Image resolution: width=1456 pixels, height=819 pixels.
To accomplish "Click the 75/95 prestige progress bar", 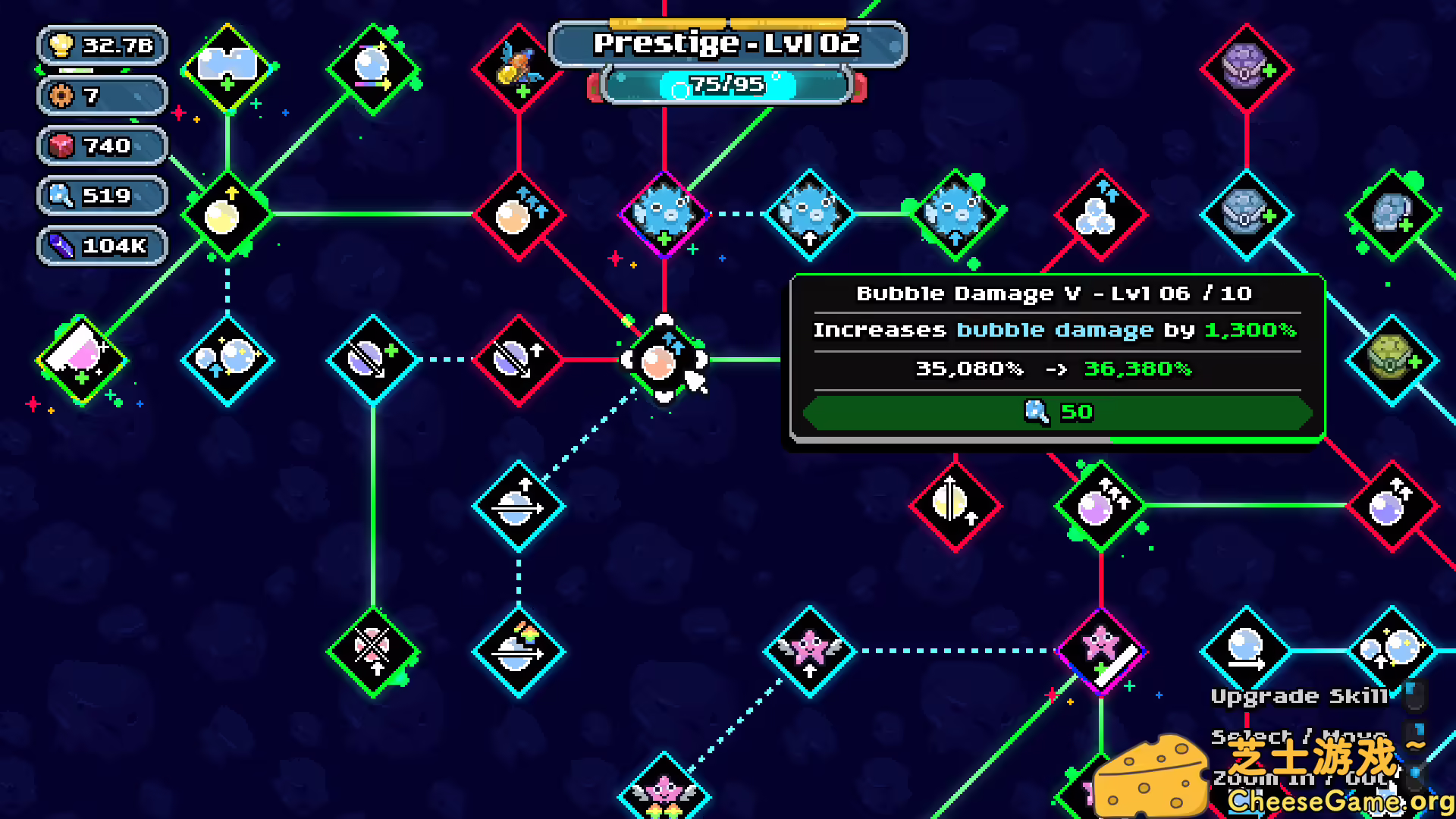I will click(x=726, y=86).
